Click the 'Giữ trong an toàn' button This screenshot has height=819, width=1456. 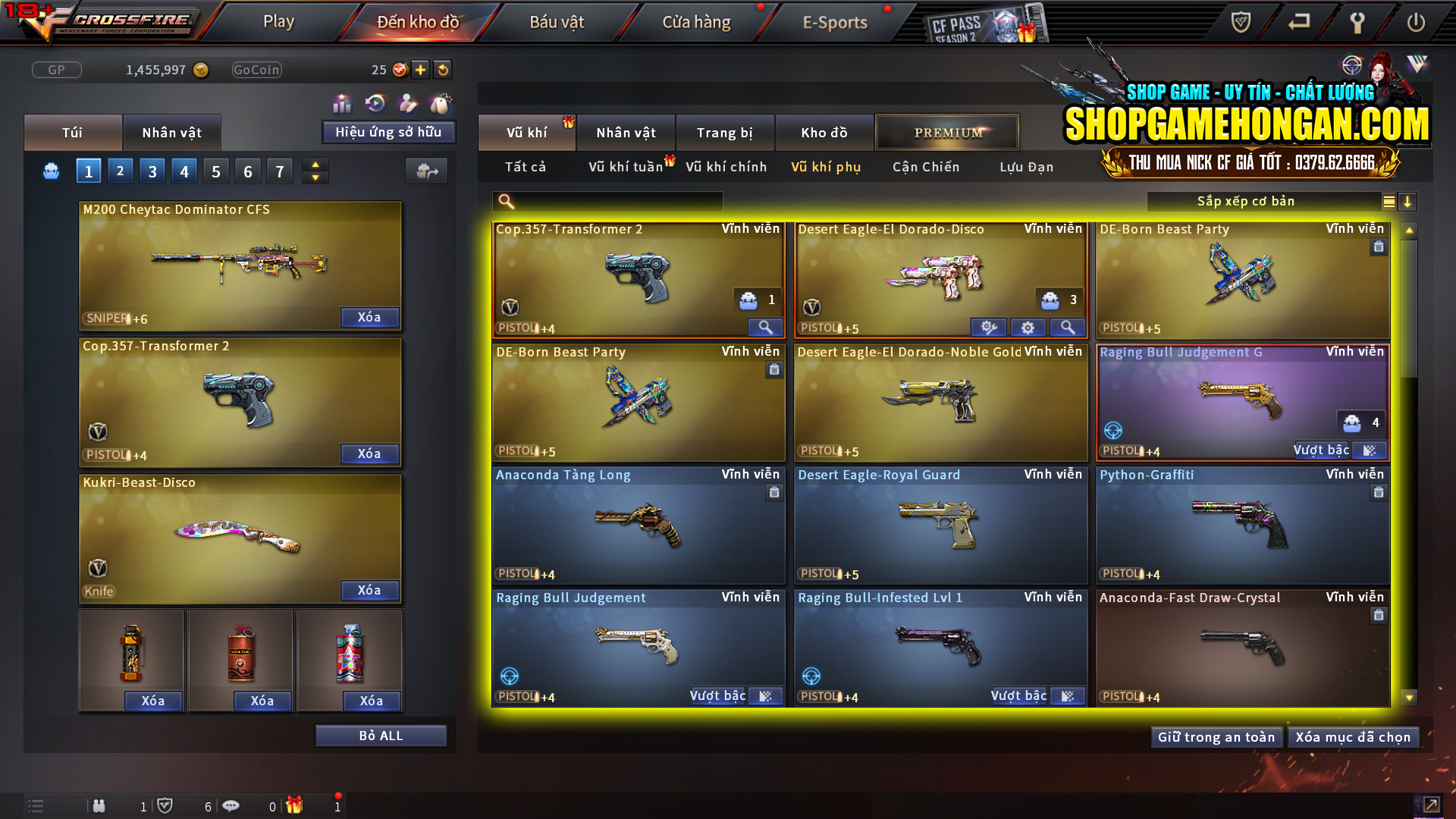(x=1216, y=736)
